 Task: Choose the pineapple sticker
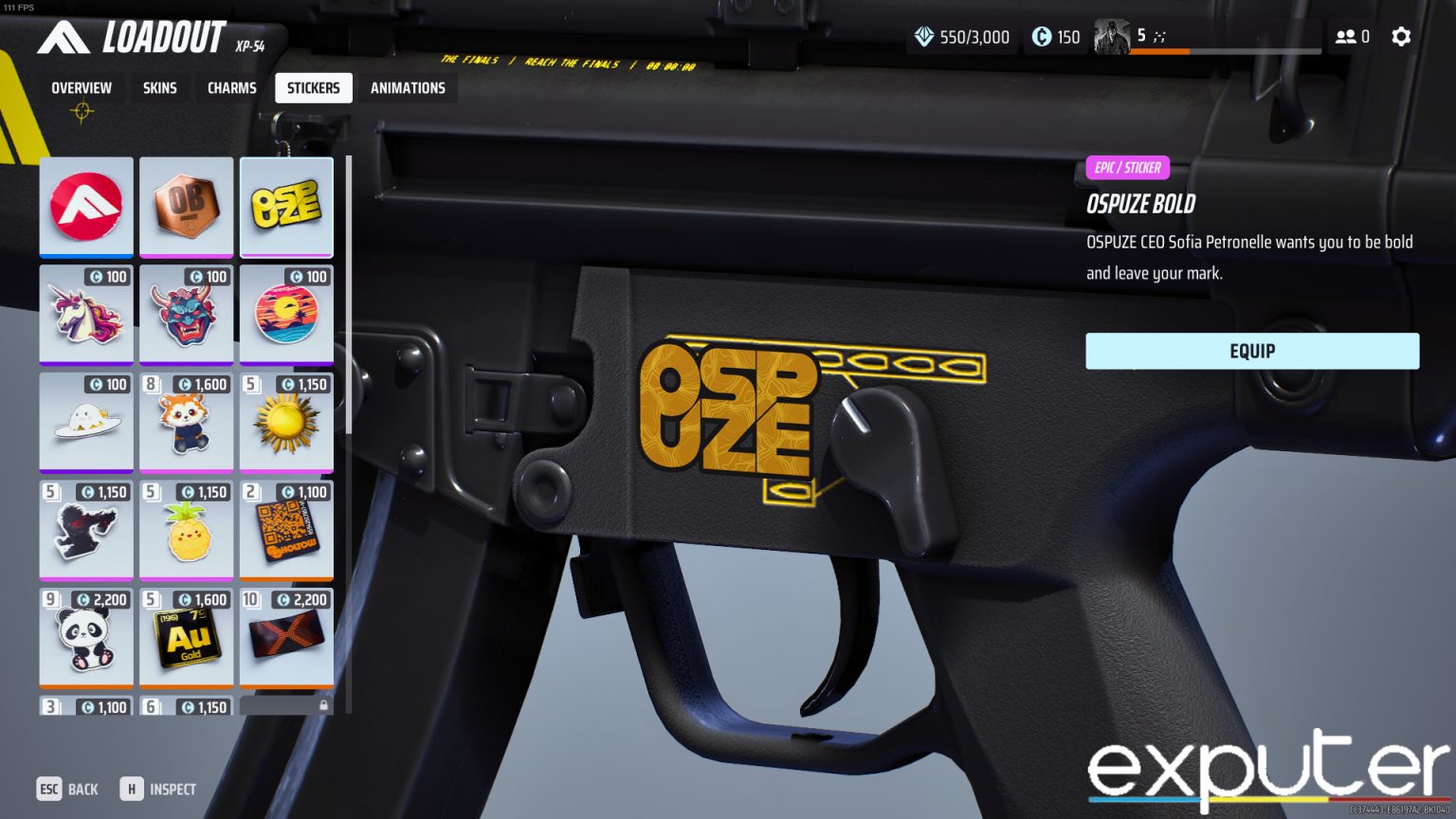[x=186, y=531]
